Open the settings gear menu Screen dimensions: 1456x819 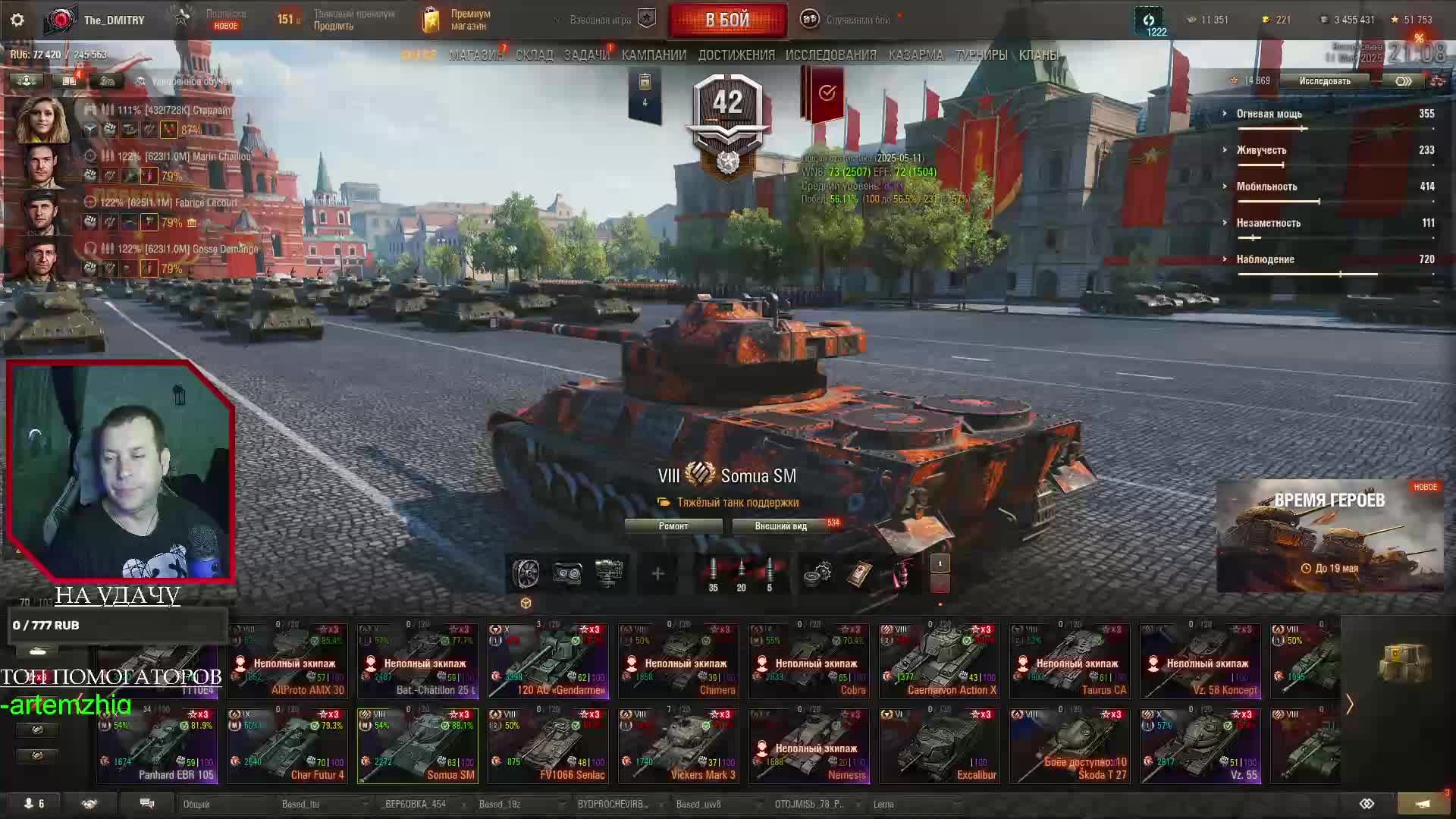(x=17, y=20)
